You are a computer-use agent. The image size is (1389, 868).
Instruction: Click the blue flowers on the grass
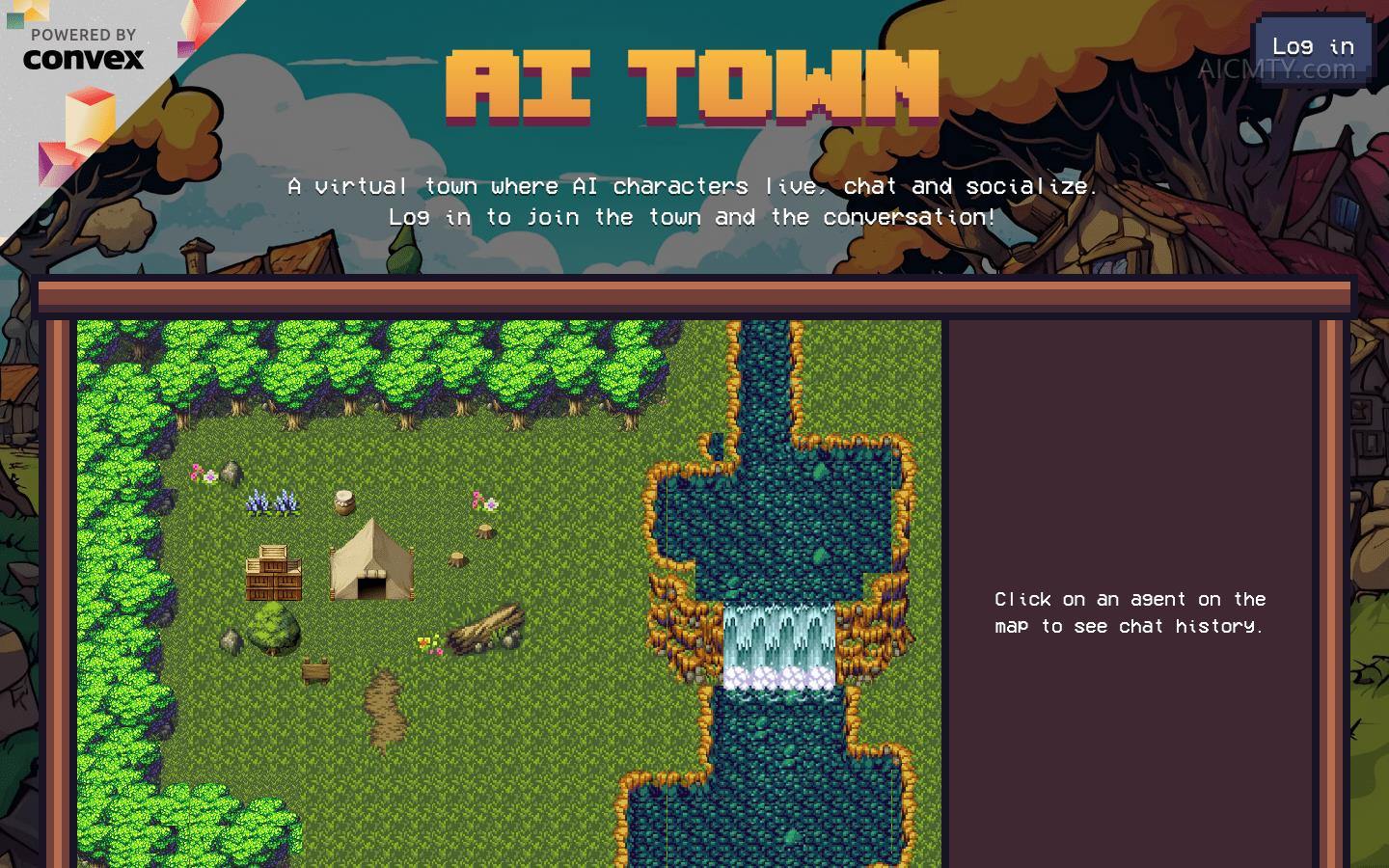[x=273, y=502]
